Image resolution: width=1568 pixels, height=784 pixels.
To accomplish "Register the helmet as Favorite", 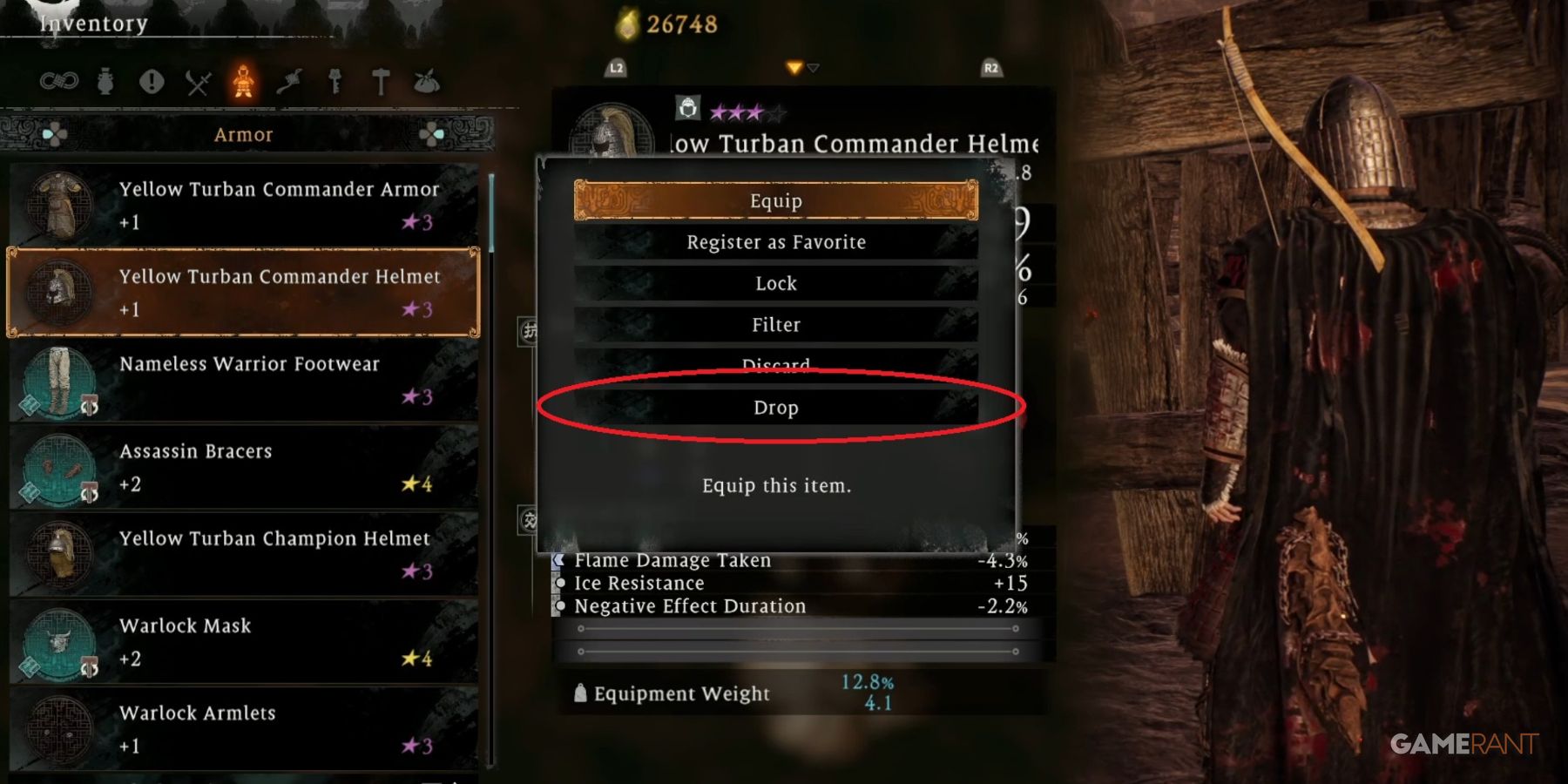I will 775,242.
